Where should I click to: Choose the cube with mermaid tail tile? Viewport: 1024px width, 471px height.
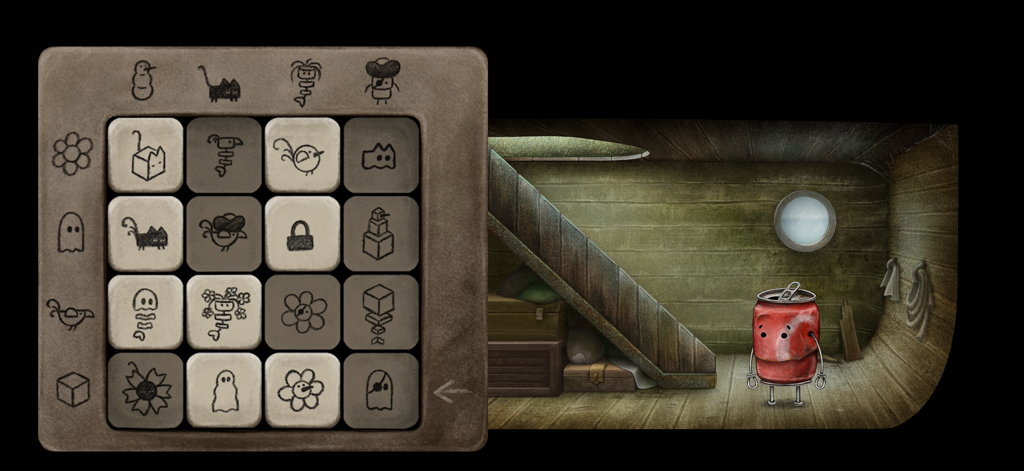coord(381,311)
